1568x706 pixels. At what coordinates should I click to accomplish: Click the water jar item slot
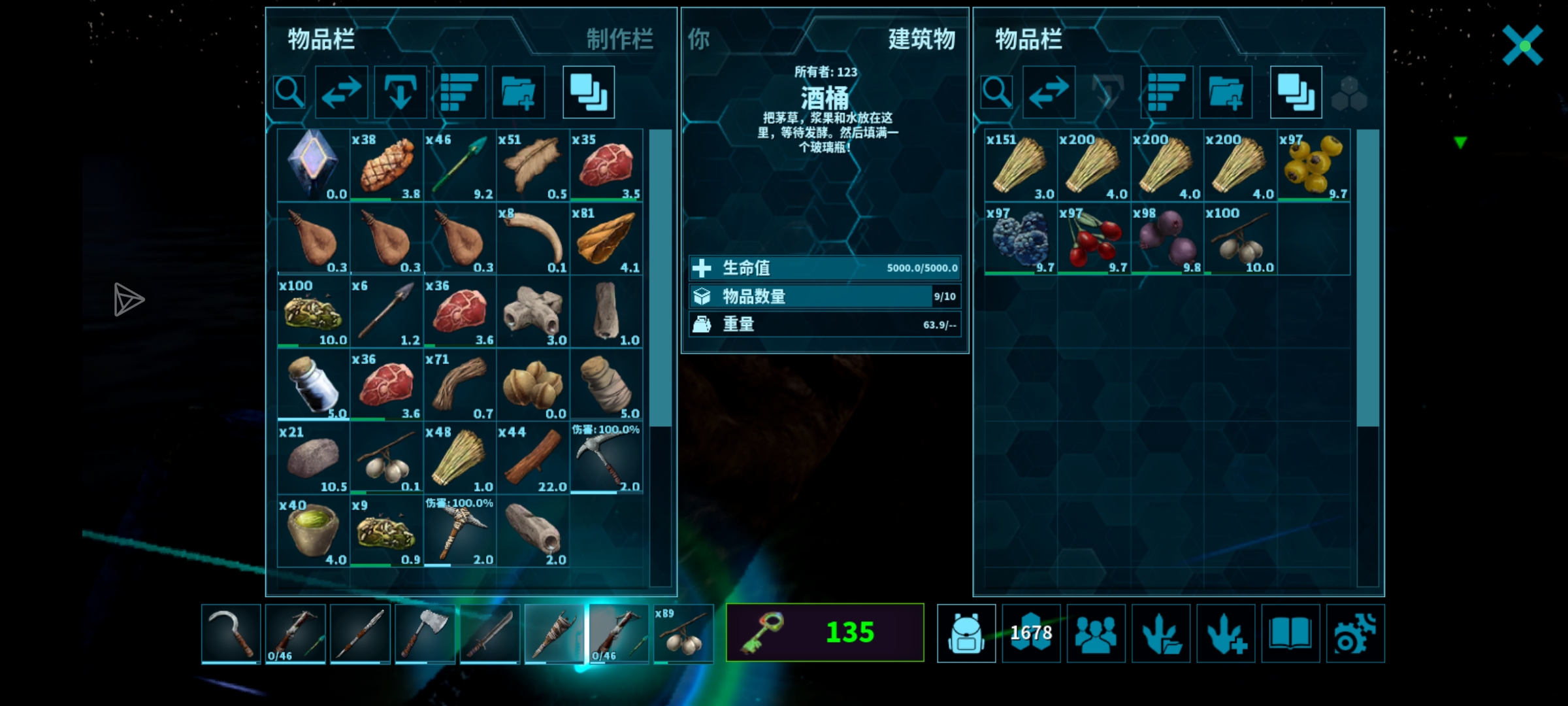(x=314, y=384)
